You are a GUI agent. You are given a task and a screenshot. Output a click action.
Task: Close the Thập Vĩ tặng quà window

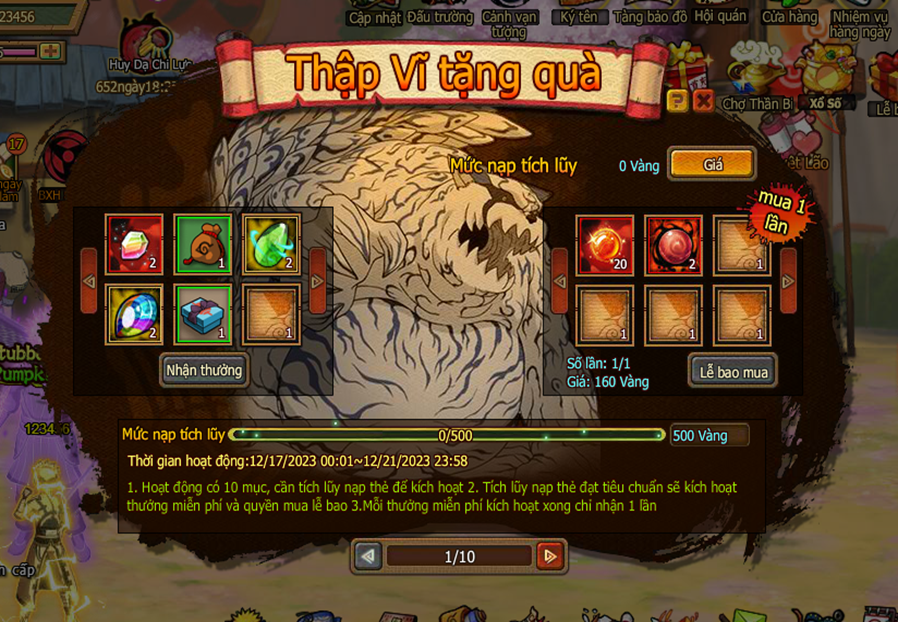[x=704, y=100]
